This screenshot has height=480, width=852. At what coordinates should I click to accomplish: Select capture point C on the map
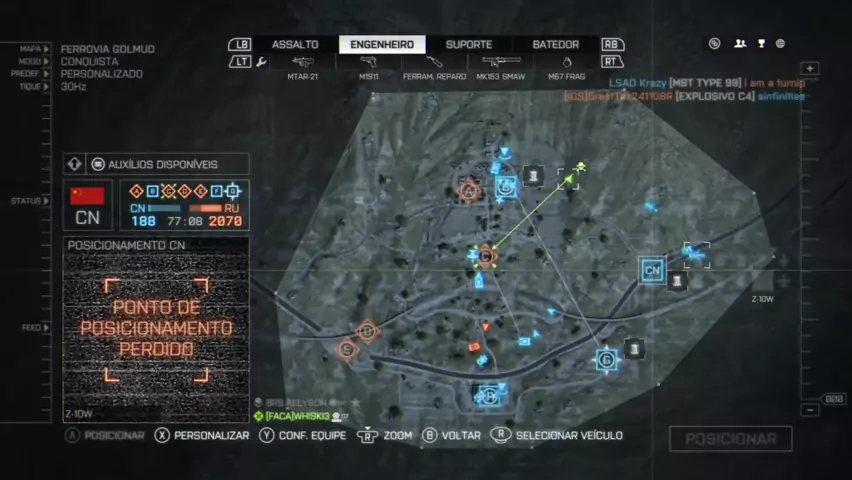486,256
